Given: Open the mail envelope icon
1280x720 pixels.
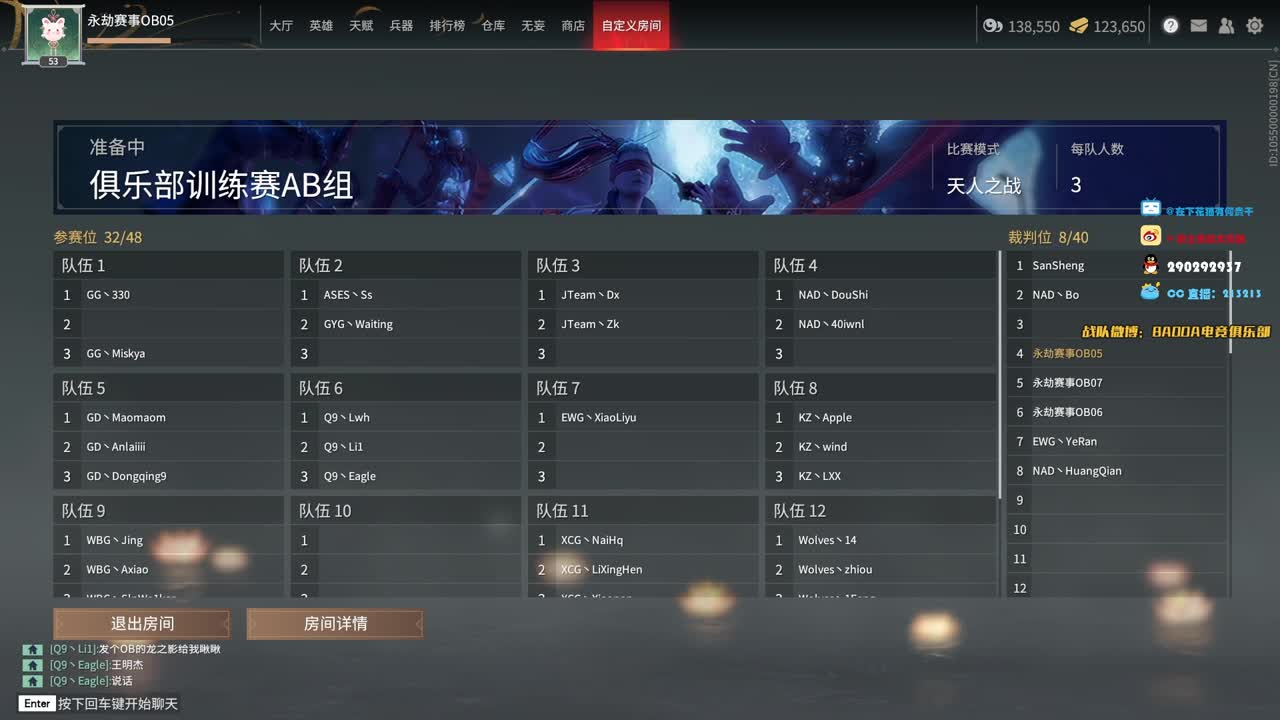Looking at the screenshot, I should (1198, 25).
